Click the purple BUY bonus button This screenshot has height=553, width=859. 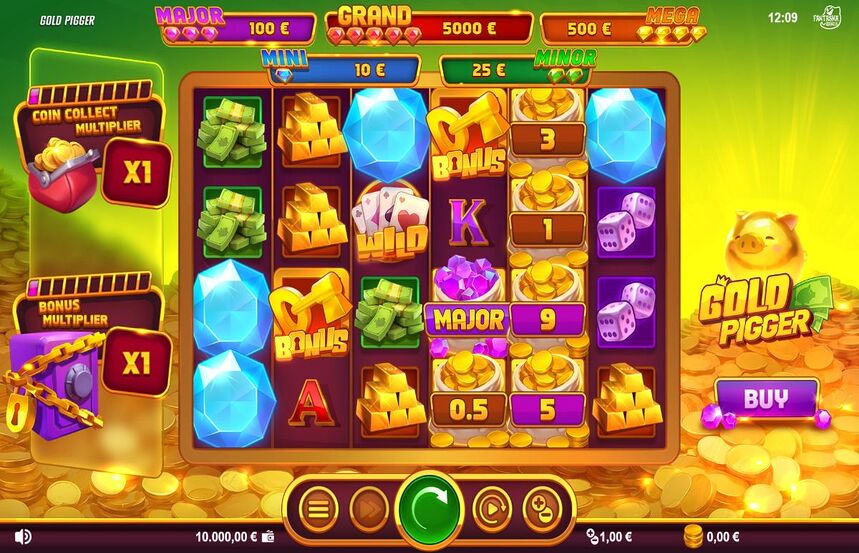(766, 398)
